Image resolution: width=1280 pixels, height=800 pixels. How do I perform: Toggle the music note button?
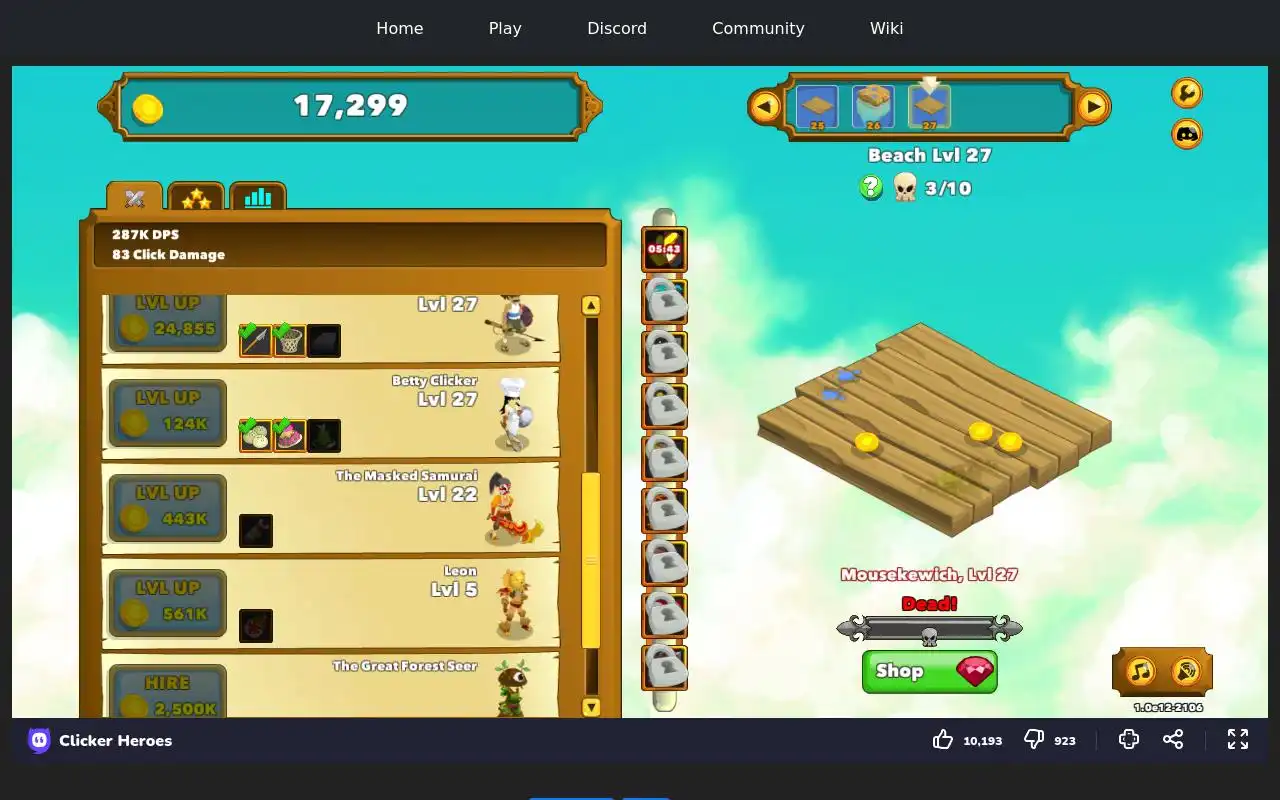pos(1141,671)
